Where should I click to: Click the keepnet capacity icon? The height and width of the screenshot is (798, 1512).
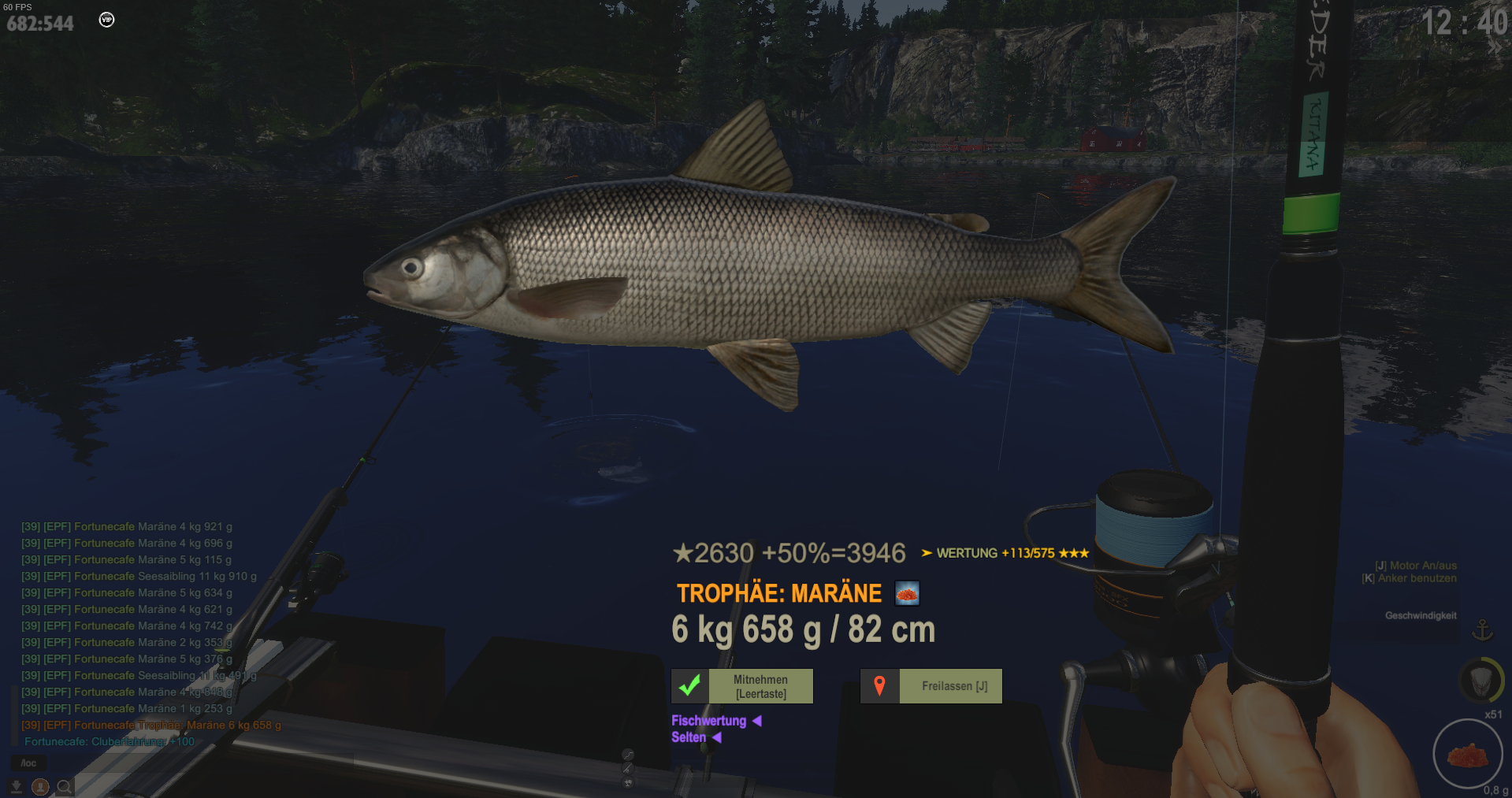point(1480,679)
